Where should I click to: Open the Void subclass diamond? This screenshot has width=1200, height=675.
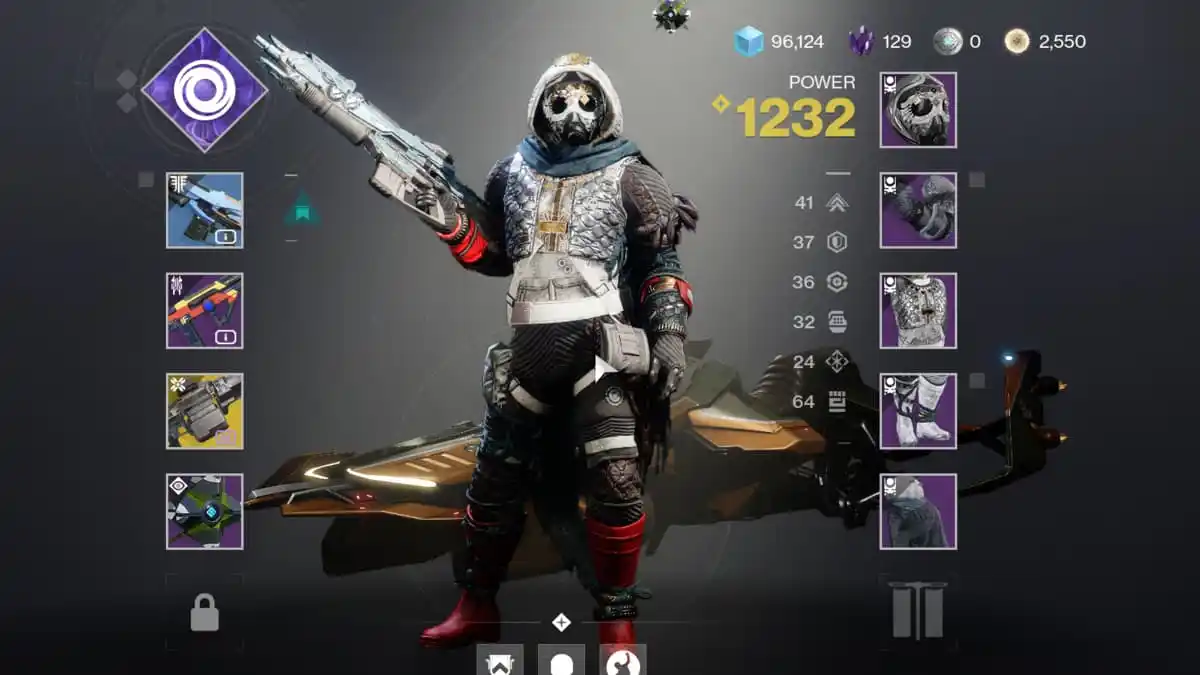click(x=204, y=90)
